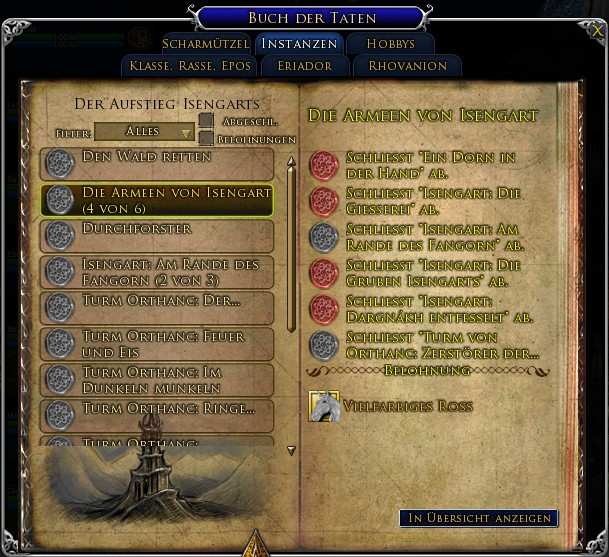The image size is (609, 557).
Task: Open the Alles filter dropdown
Action: click(144, 132)
